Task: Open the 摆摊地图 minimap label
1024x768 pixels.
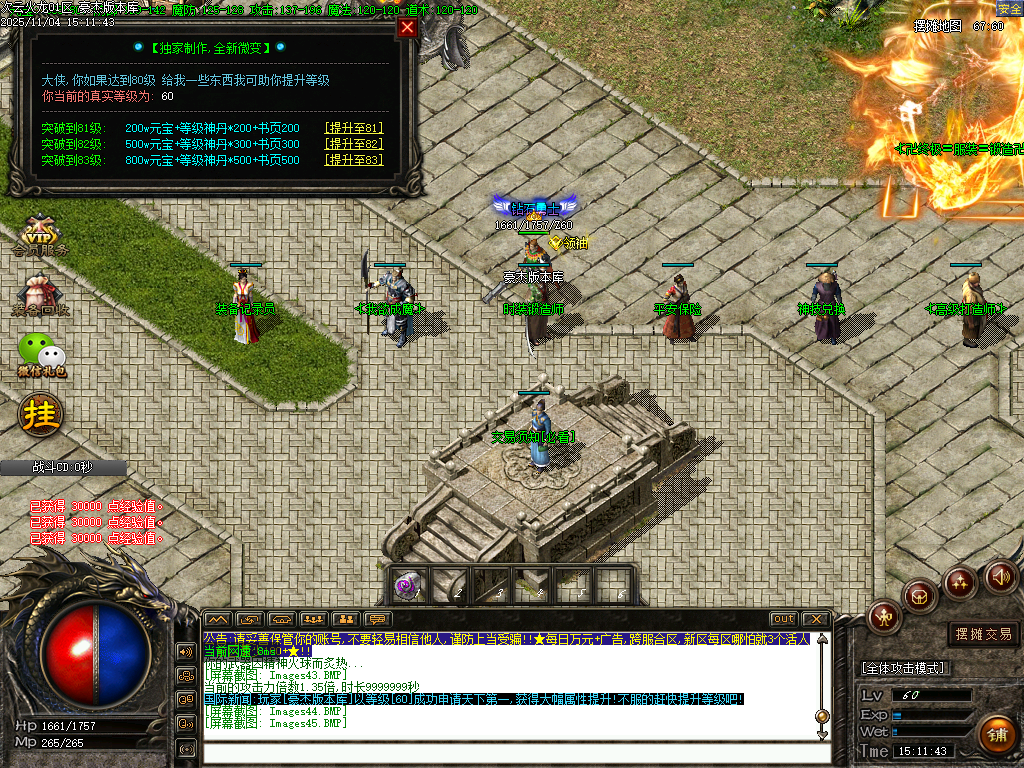Action: tap(937, 26)
